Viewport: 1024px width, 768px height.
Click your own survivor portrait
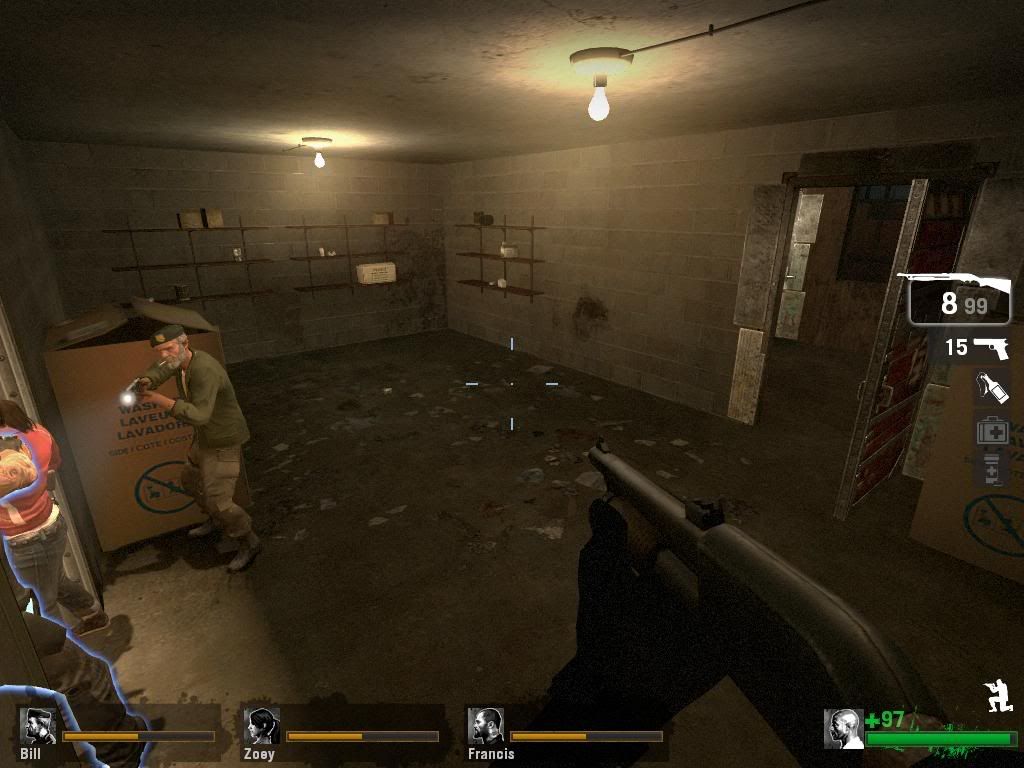click(843, 728)
